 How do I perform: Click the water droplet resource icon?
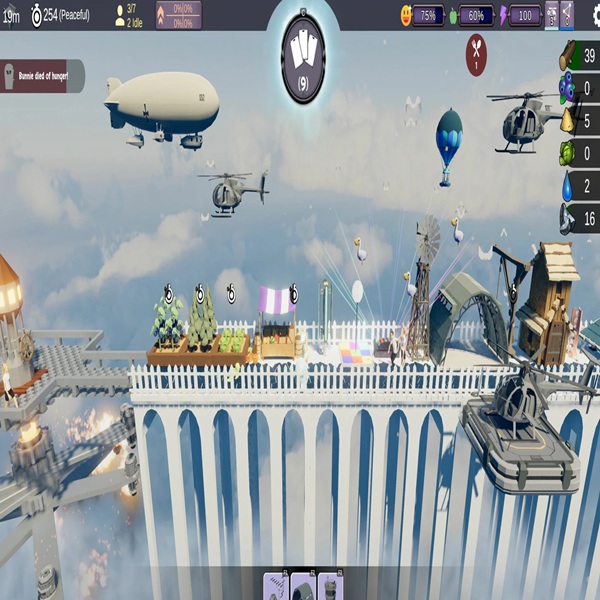click(567, 186)
